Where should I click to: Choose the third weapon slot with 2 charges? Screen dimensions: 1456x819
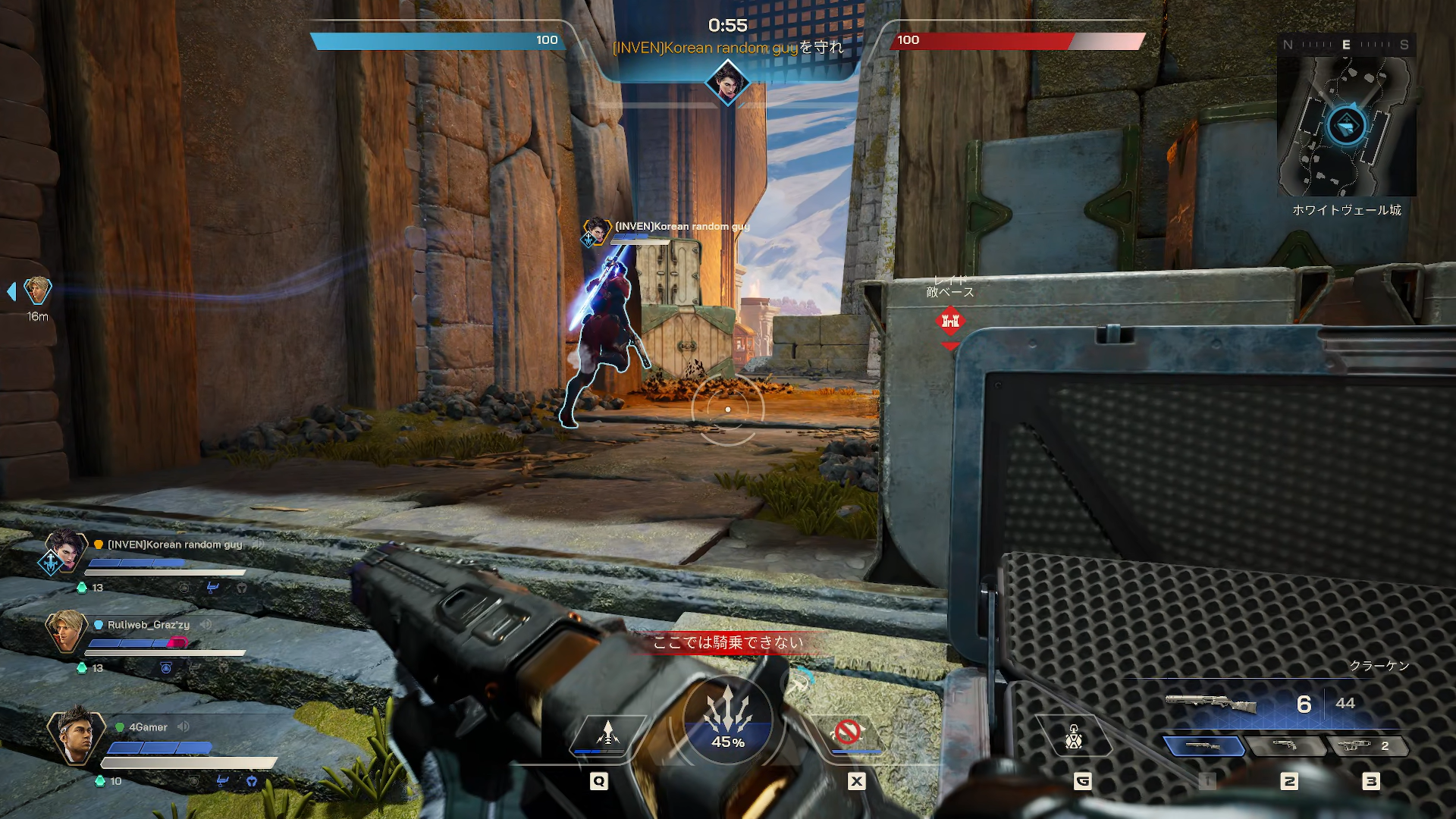coord(1366,746)
